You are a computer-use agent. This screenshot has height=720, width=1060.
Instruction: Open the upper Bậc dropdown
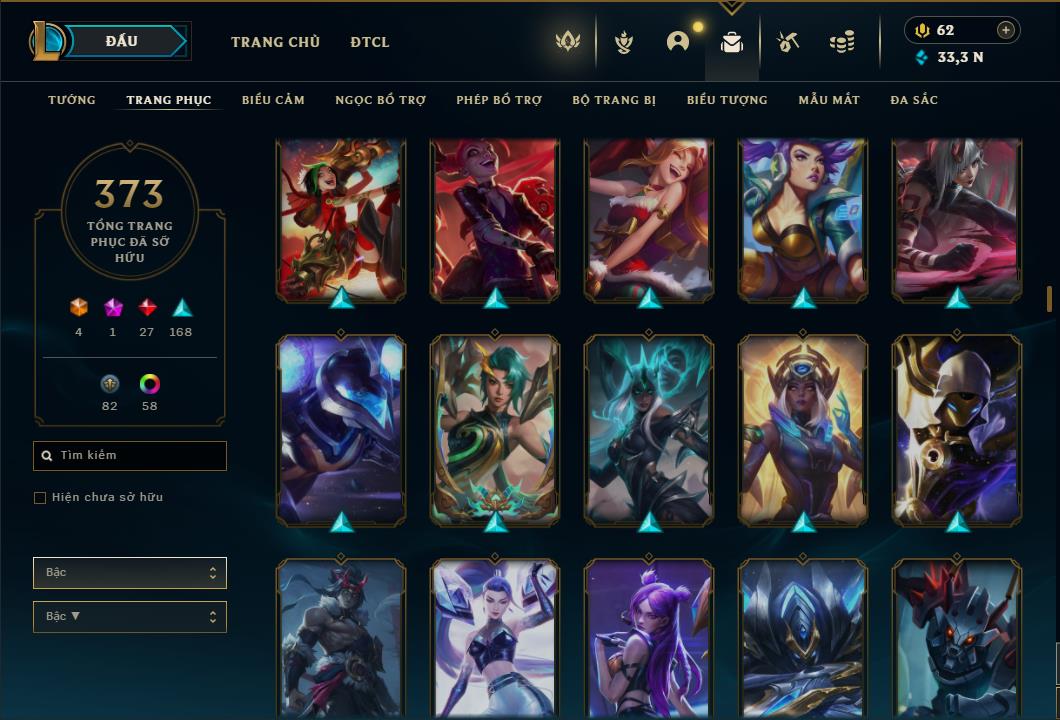click(x=130, y=573)
